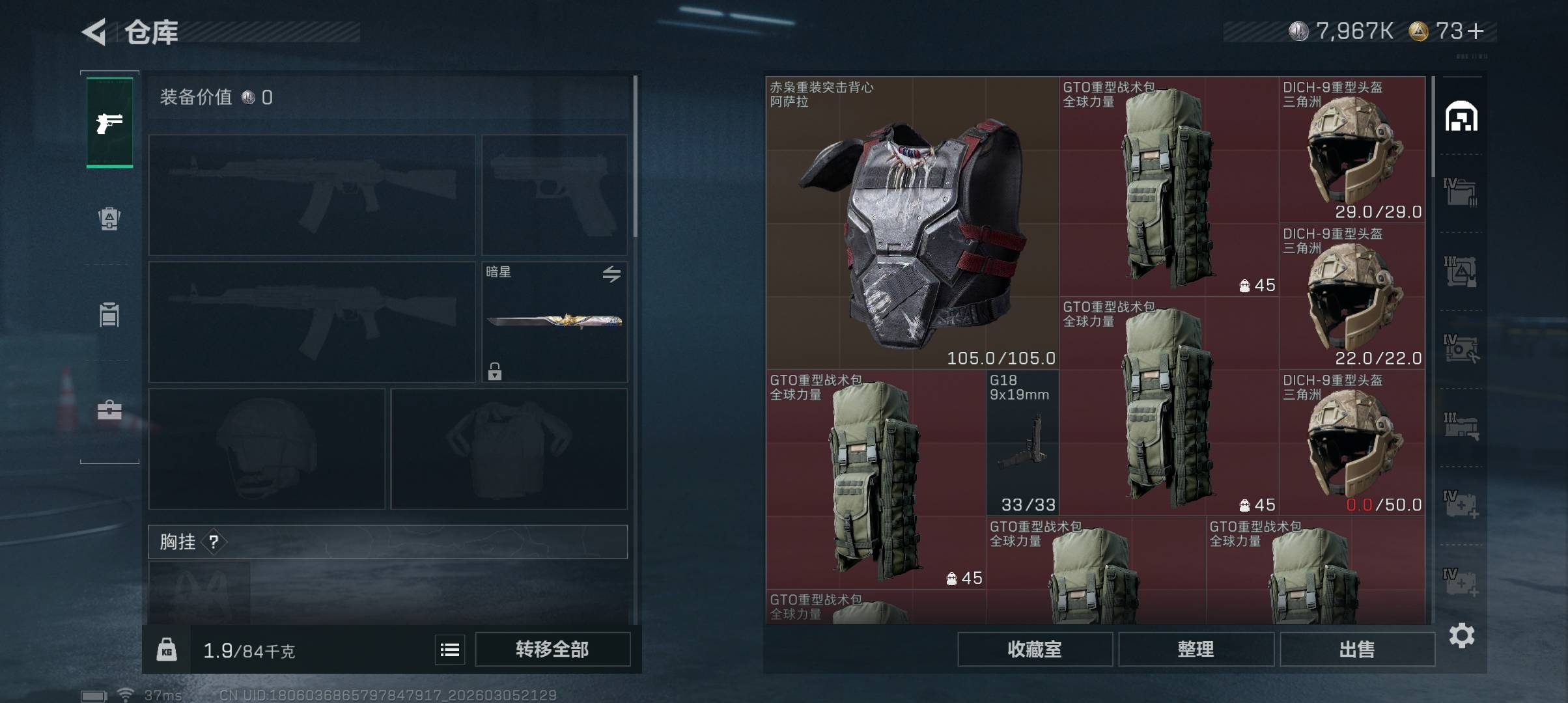
Task: Select the DICH-9 helmet with 22.0/22.0 durability
Action: (x=1352, y=296)
